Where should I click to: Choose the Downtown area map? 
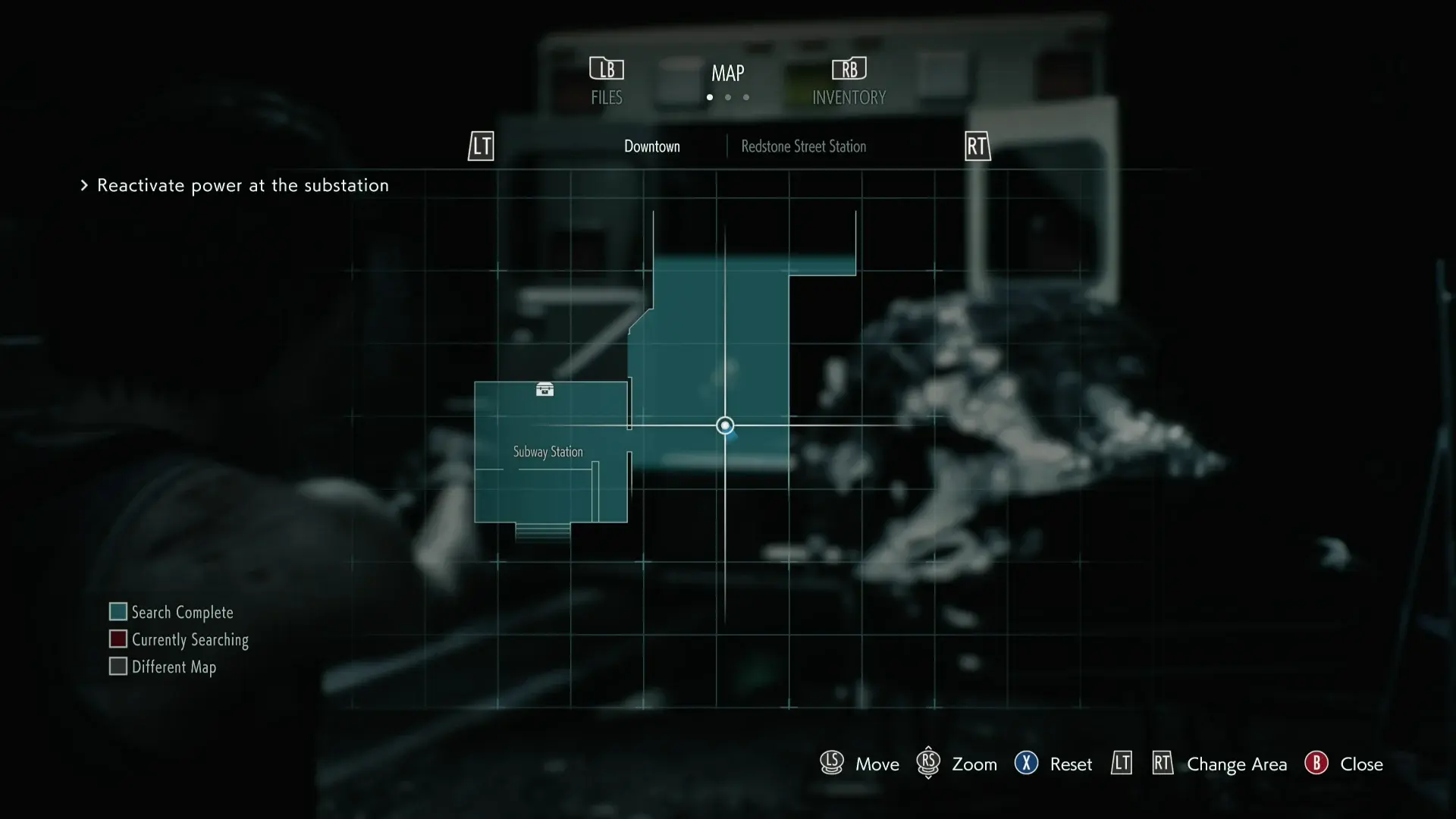point(651,146)
